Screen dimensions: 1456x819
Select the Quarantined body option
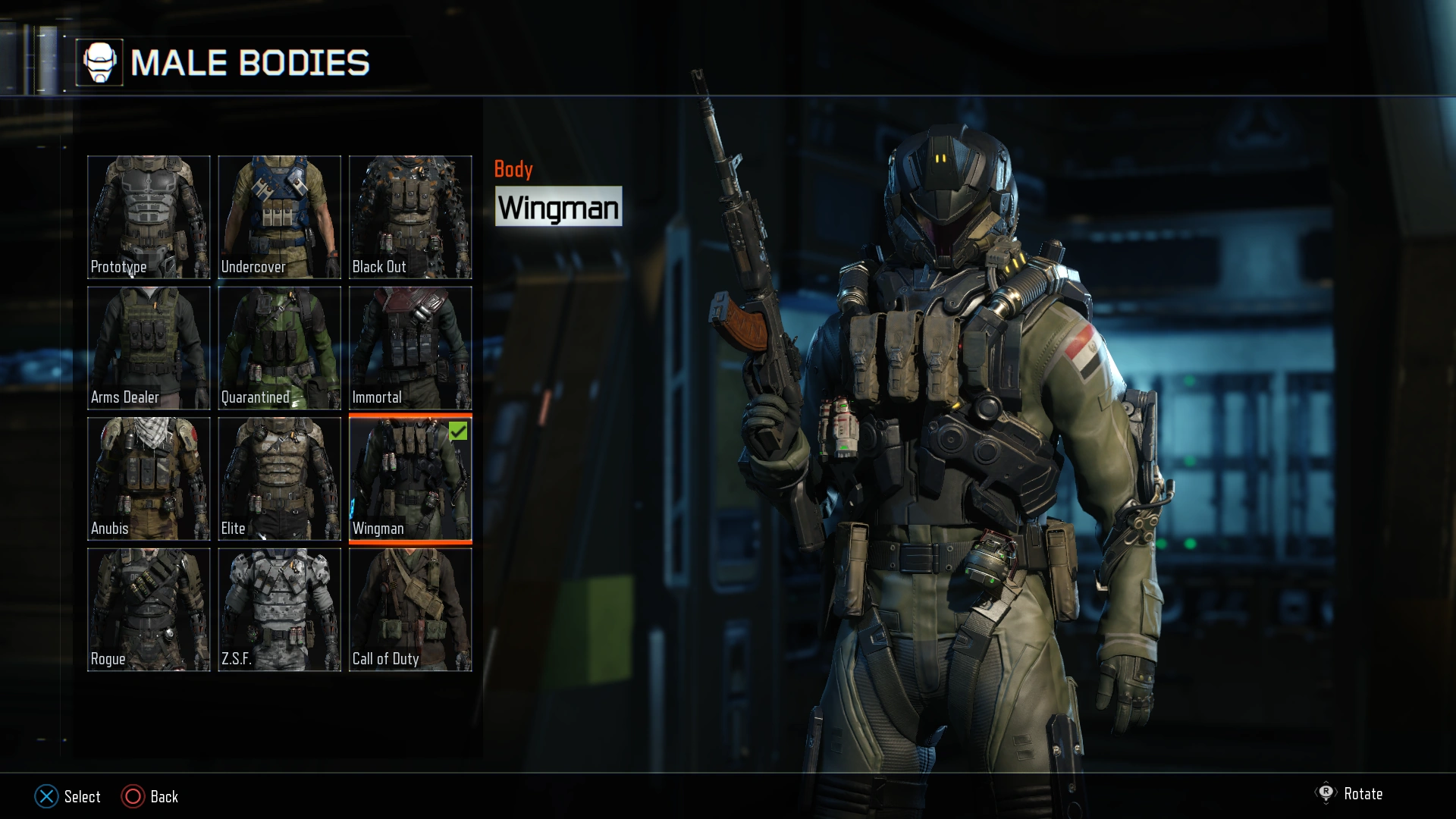[279, 348]
